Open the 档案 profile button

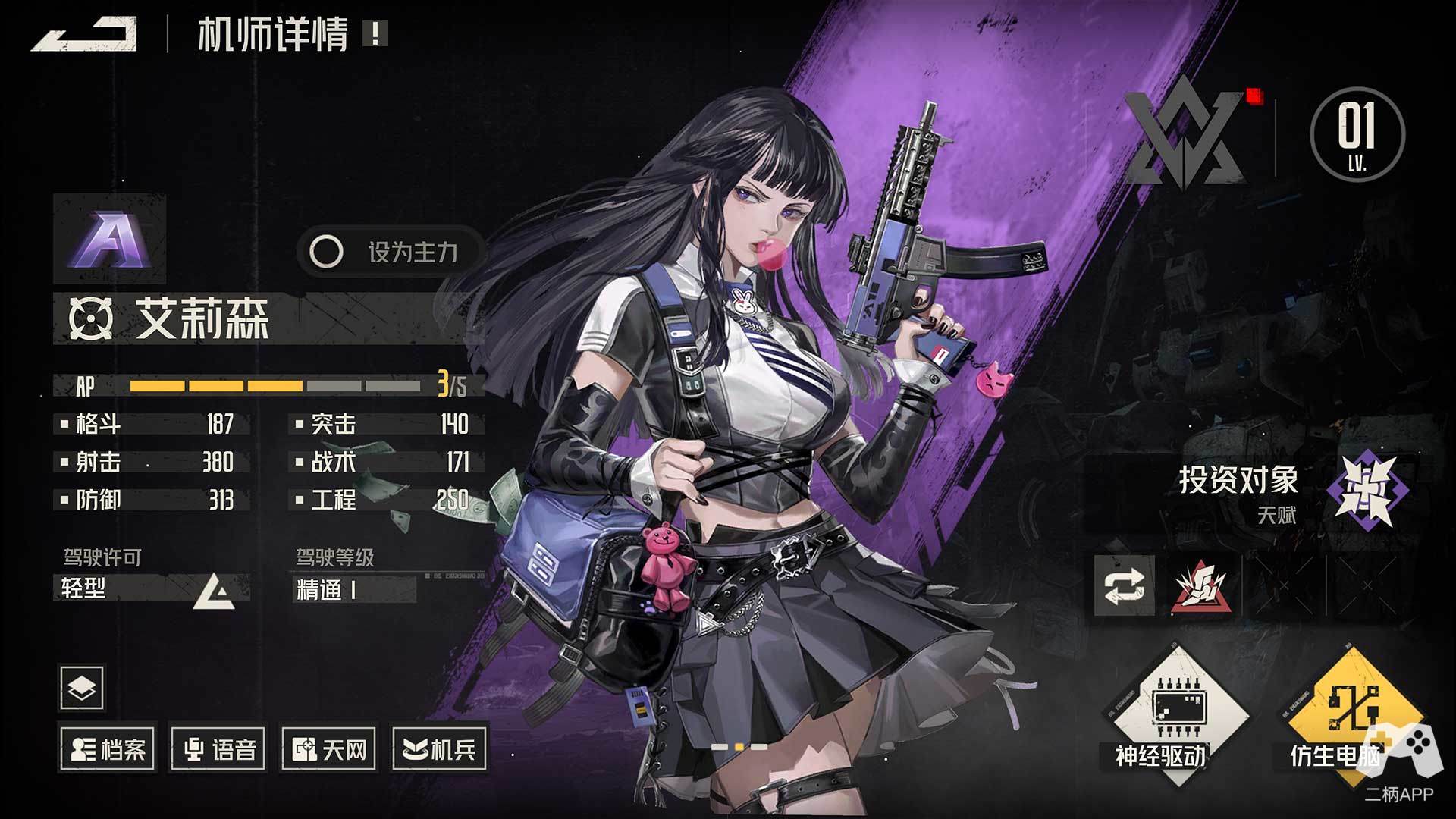(x=108, y=749)
